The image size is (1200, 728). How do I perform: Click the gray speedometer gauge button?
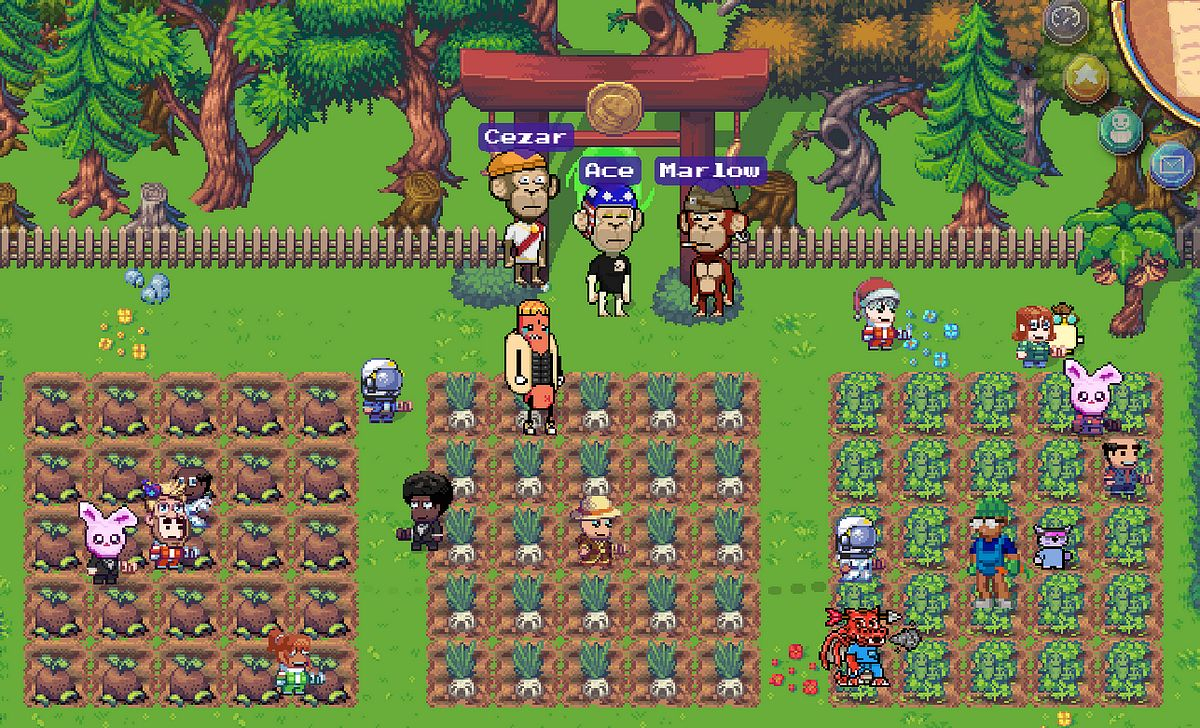(1066, 21)
